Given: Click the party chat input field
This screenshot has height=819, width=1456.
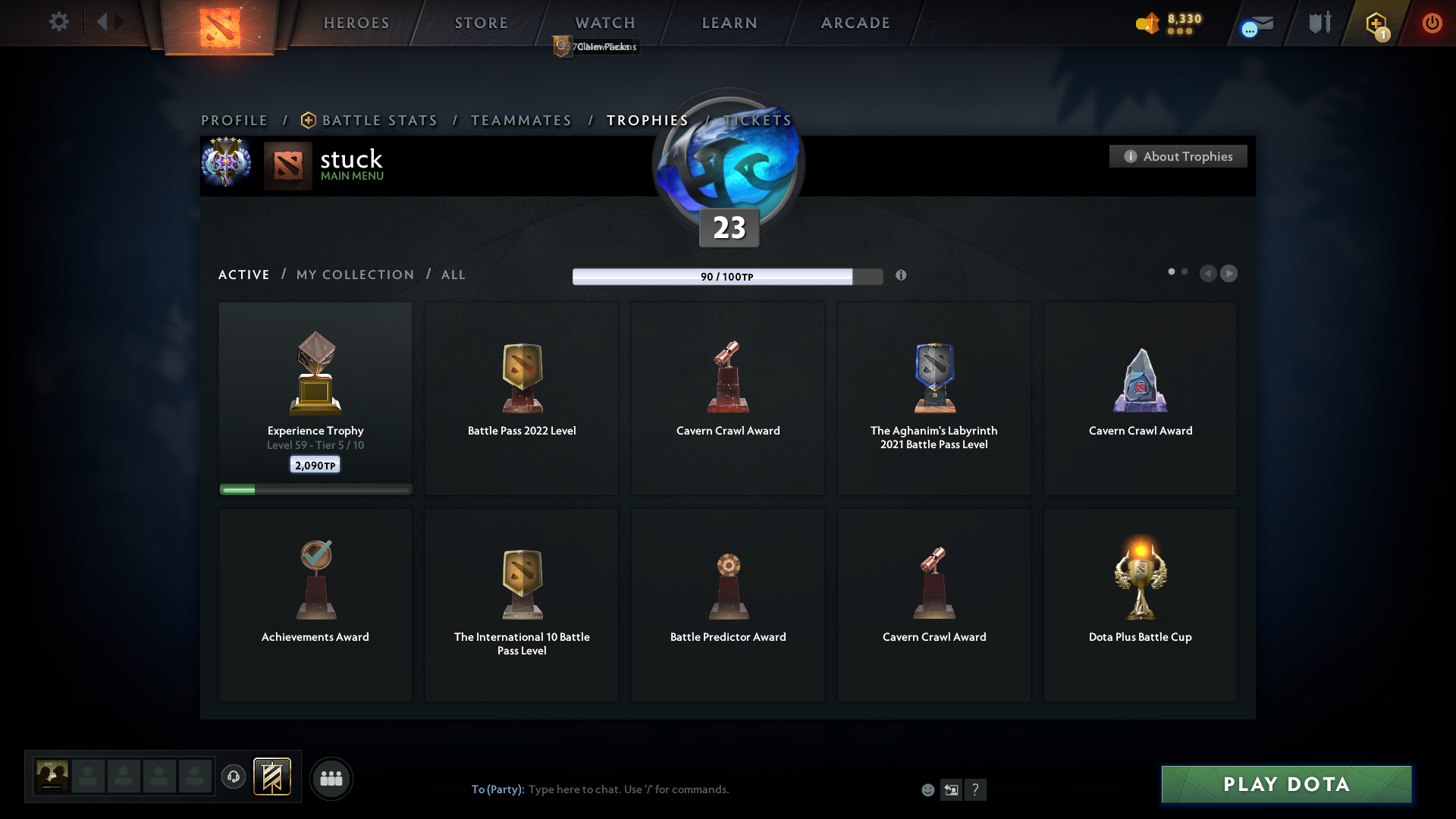Looking at the screenshot, I should click(x=682, y=789).
